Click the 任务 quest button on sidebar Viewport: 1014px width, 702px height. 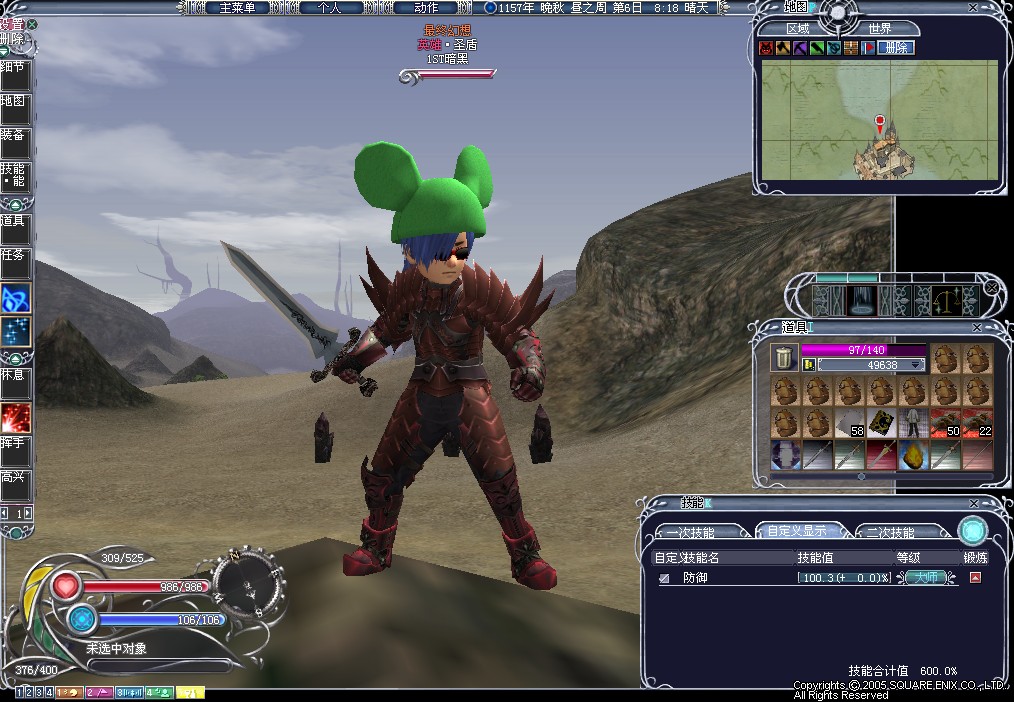pos(13,257)
